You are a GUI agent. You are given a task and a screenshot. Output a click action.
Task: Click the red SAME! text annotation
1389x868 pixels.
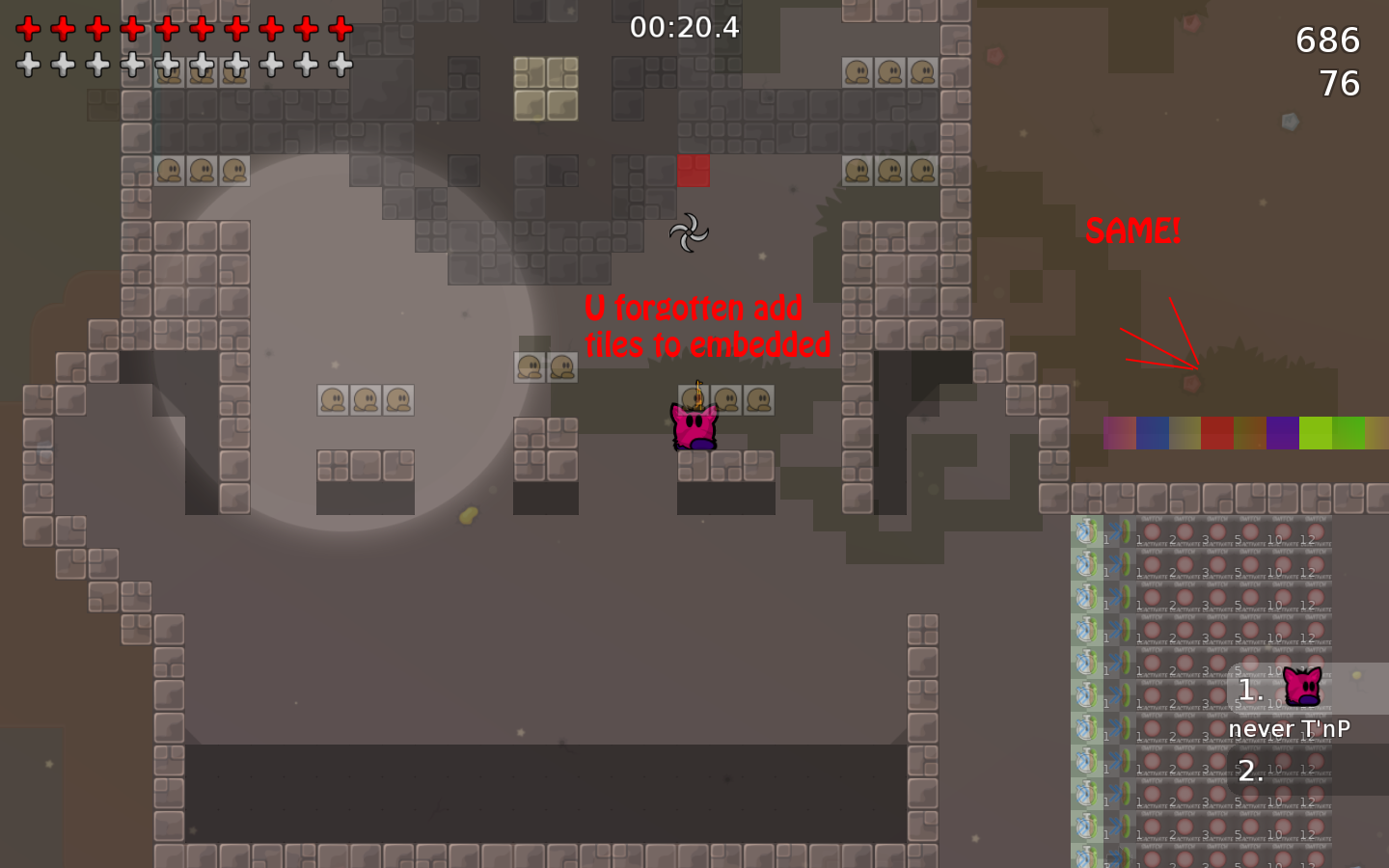pyautogui.click(x=1133, y=231)
